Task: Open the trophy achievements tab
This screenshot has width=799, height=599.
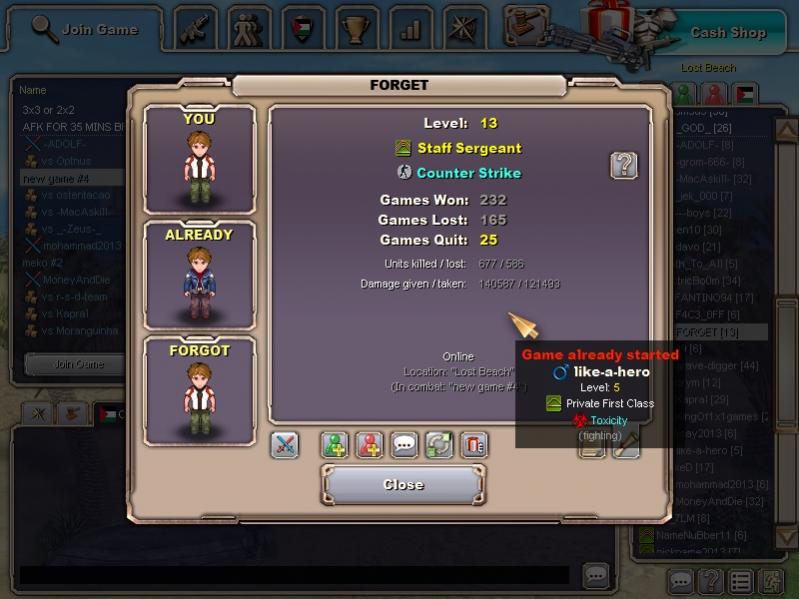Action: pyautogui.click(x=356, y=28)
